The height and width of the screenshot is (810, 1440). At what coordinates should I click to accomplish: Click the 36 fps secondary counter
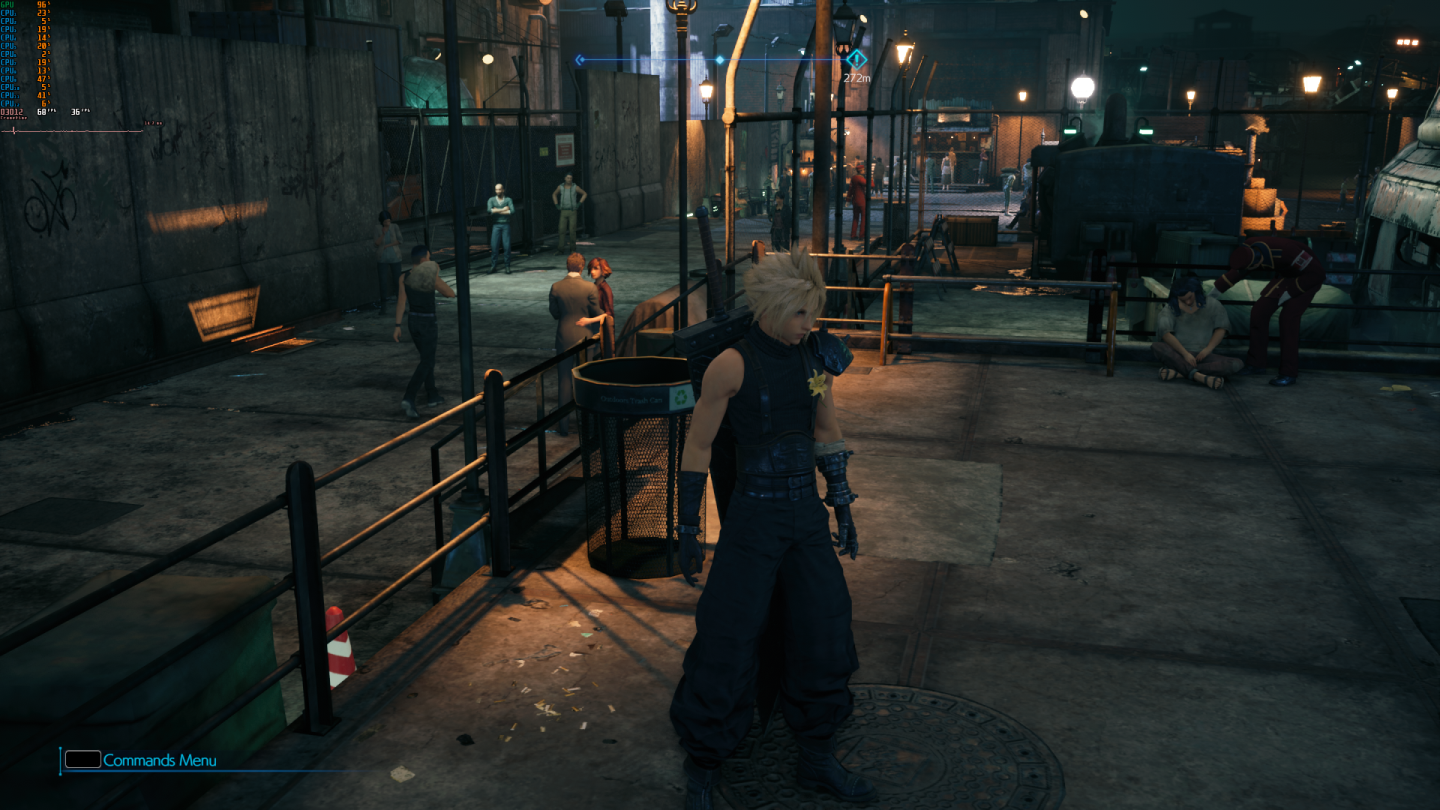coord(76,112)
